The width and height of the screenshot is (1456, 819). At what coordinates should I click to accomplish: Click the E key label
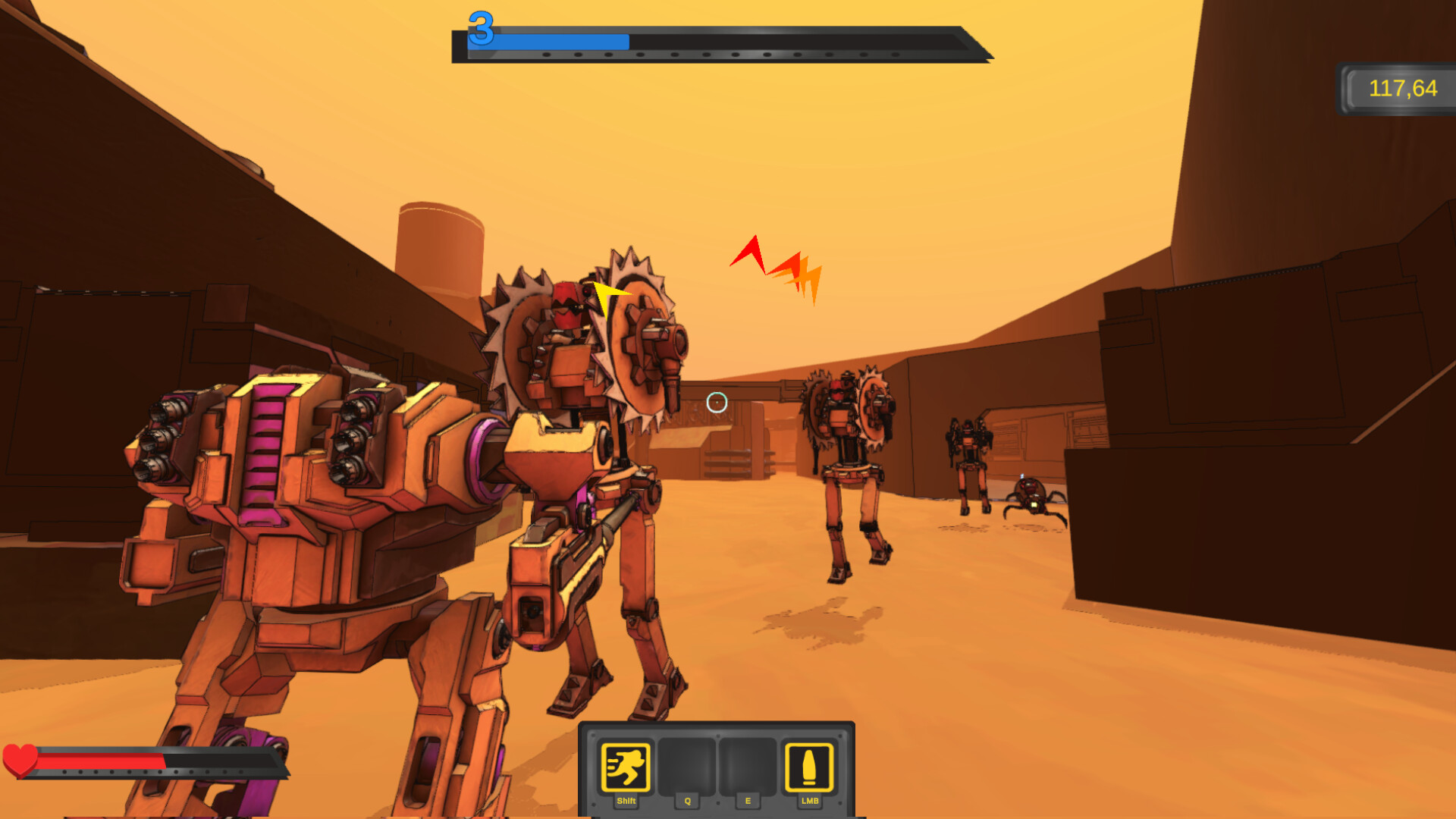pyautogui.click(x=748, y=801)
